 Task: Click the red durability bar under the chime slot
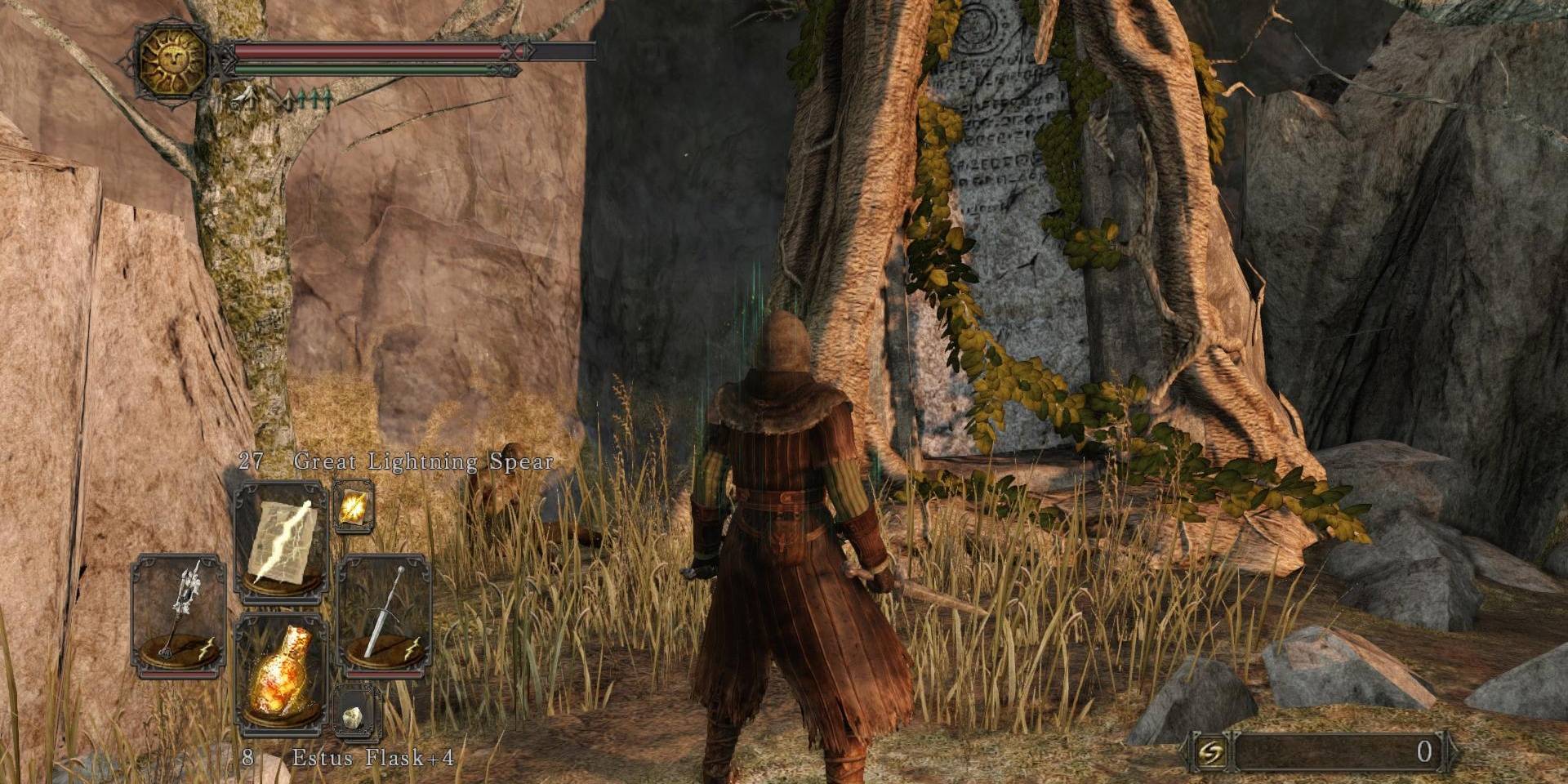click(179, 672)
